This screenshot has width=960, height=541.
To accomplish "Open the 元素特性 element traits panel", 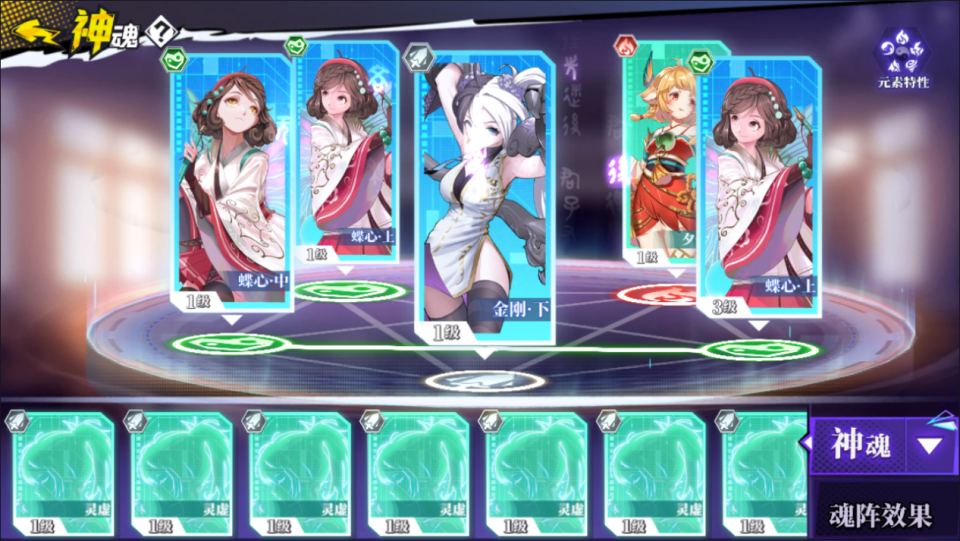I will pos(903,58).
